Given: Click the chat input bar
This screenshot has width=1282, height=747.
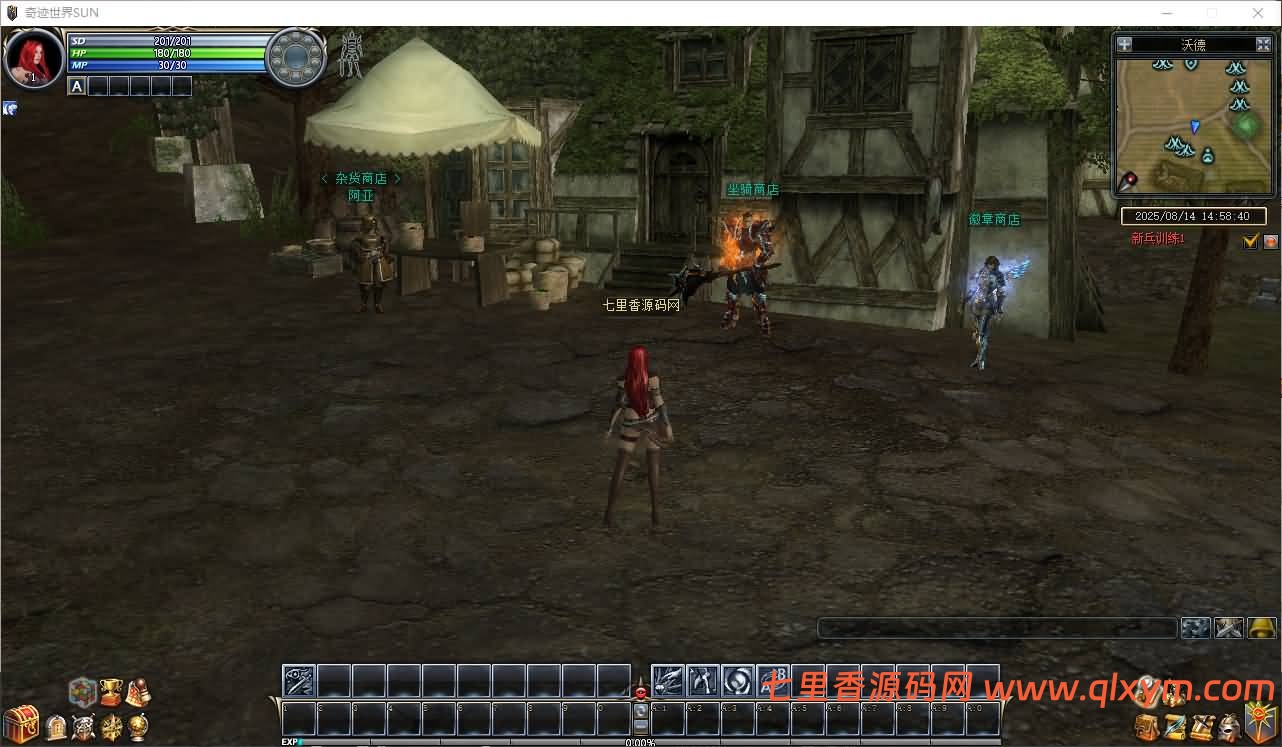Looking at the screenshot, I should (x=997, y=628).
